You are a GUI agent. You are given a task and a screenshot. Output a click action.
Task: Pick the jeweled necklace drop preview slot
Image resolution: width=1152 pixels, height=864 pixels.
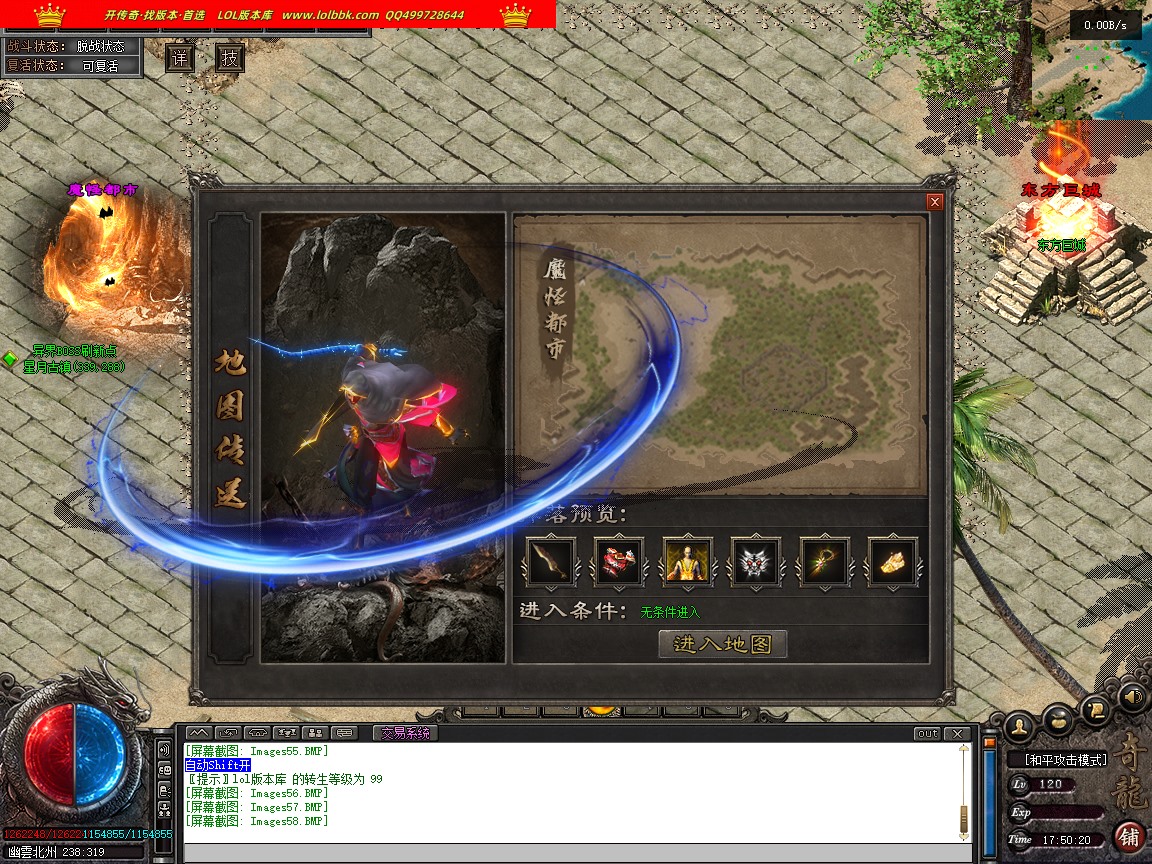point(825,562)
